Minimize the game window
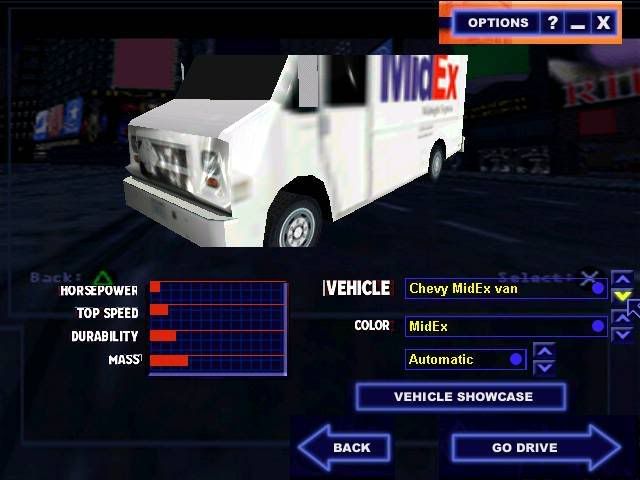Screen dimensions: 640x480 pyautogui.click(x=577, y=22)
